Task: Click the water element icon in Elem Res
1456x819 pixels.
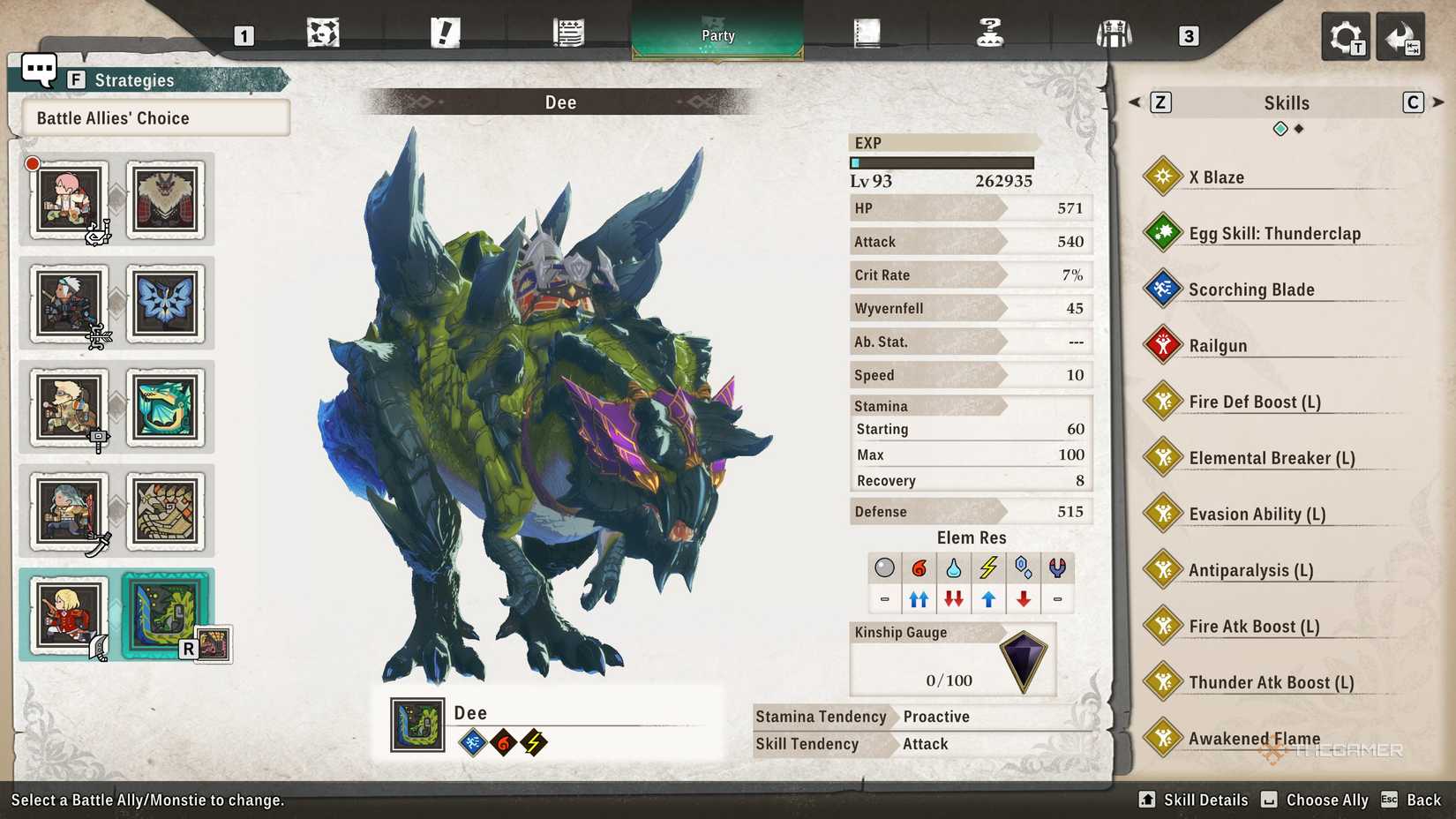Action: [x=953, y=568]
